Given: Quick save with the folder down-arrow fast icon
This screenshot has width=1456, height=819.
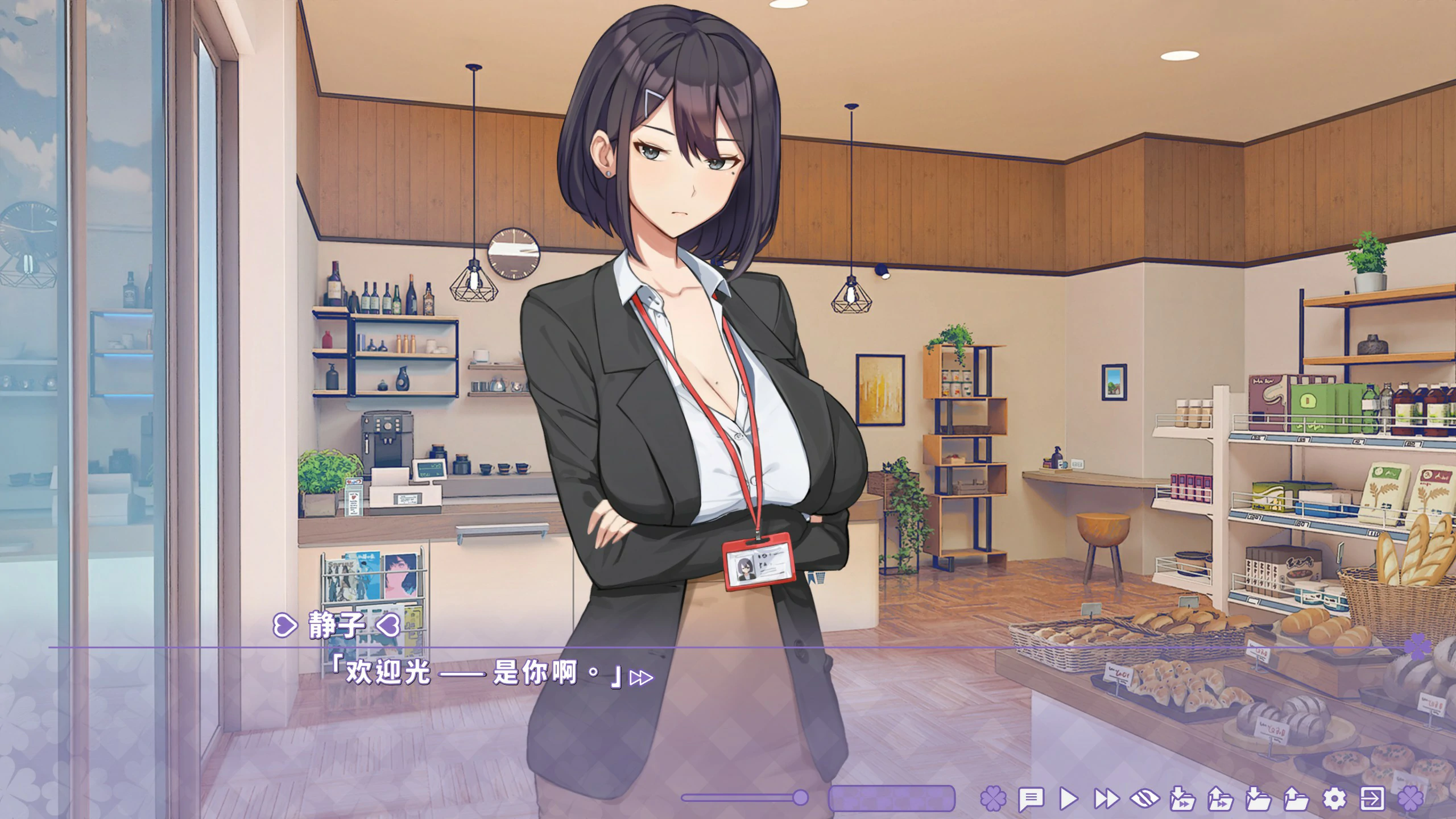Looking at the screenshot, I should (1182, 799).
